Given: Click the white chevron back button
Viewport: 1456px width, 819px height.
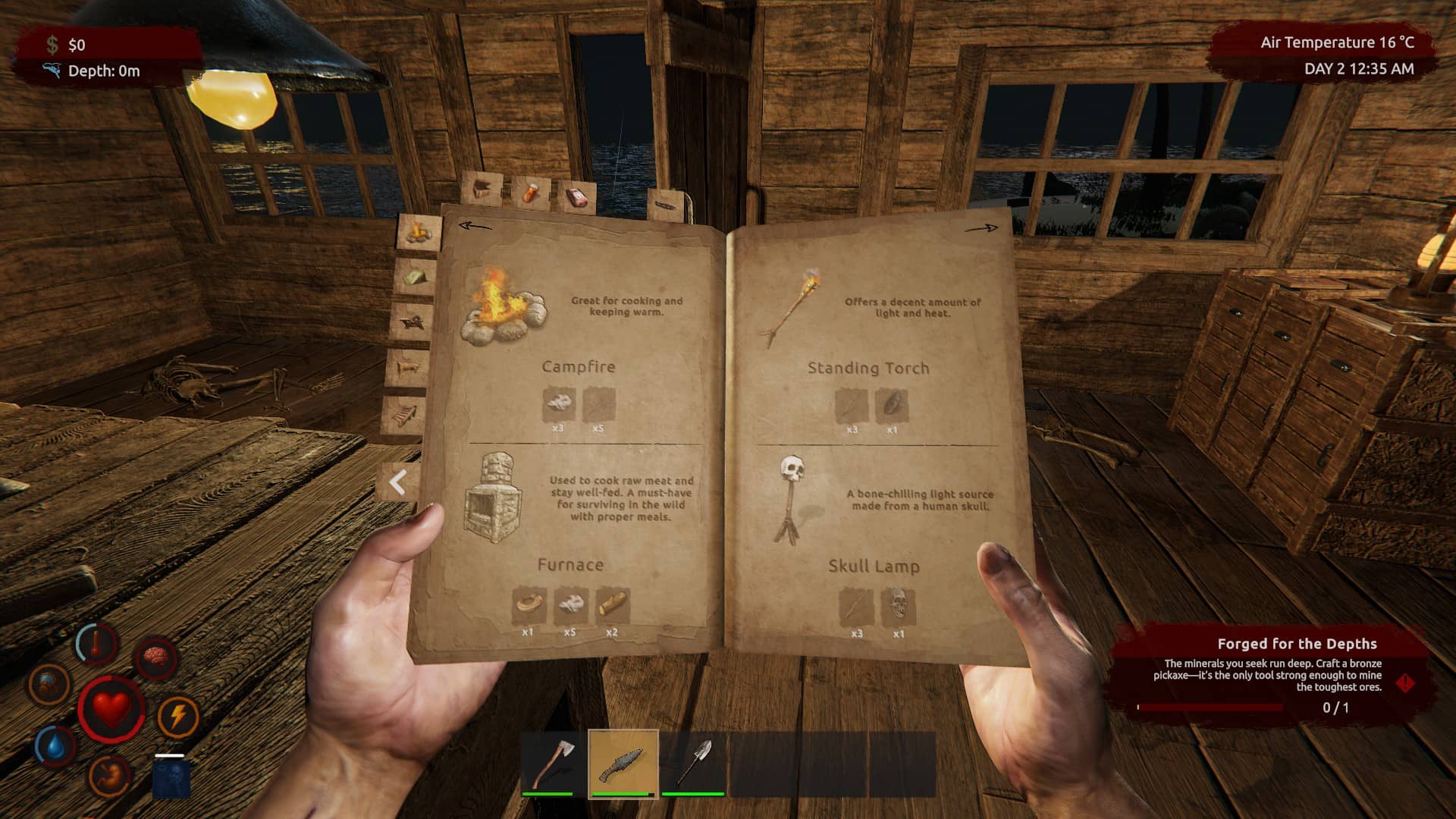Looking at the screenshot, I should point(398,482).
